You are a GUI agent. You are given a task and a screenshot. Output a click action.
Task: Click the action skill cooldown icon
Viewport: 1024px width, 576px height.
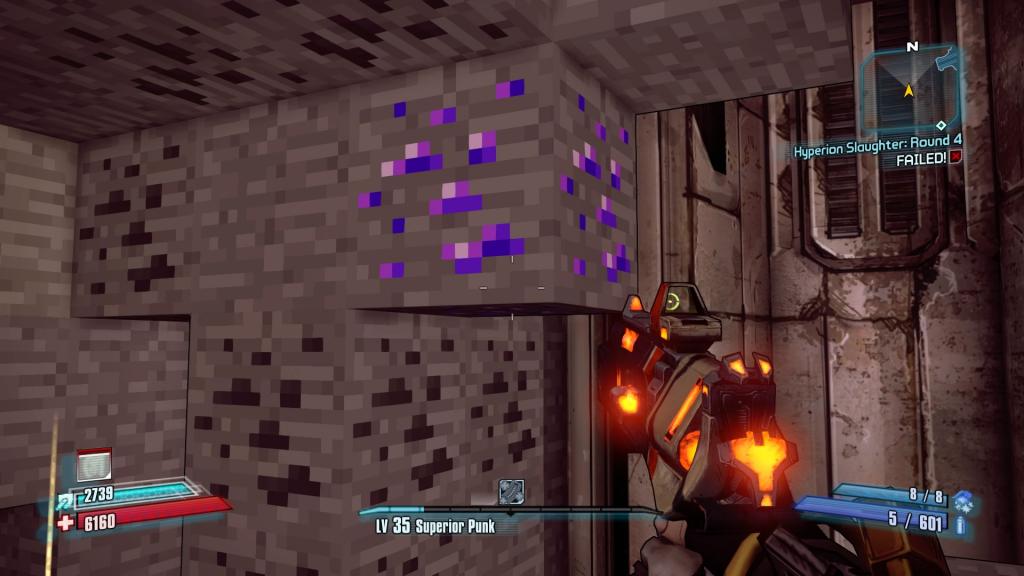click(93, 466)
